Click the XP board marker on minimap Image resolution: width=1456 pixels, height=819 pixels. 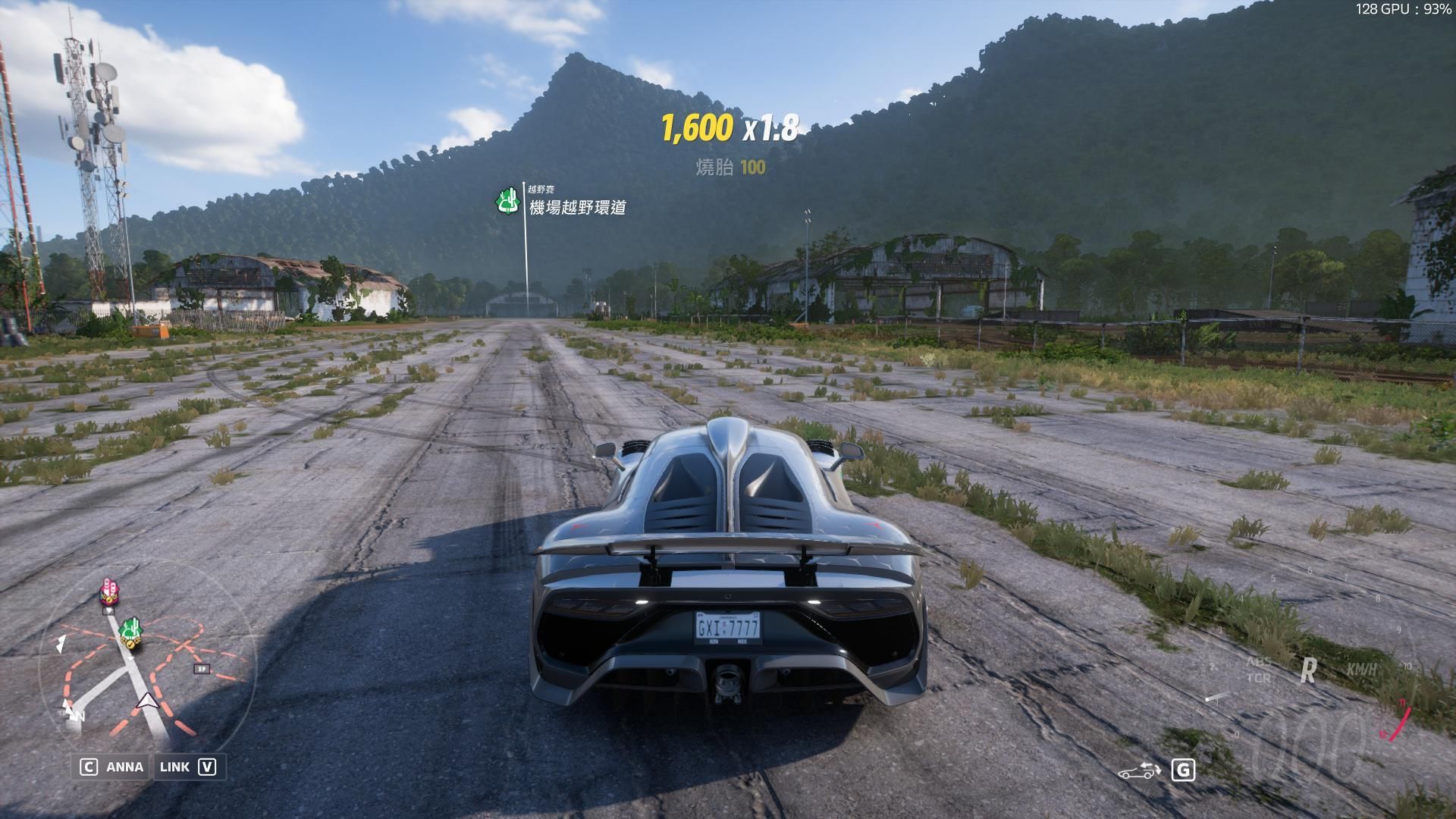click(201, 669)
